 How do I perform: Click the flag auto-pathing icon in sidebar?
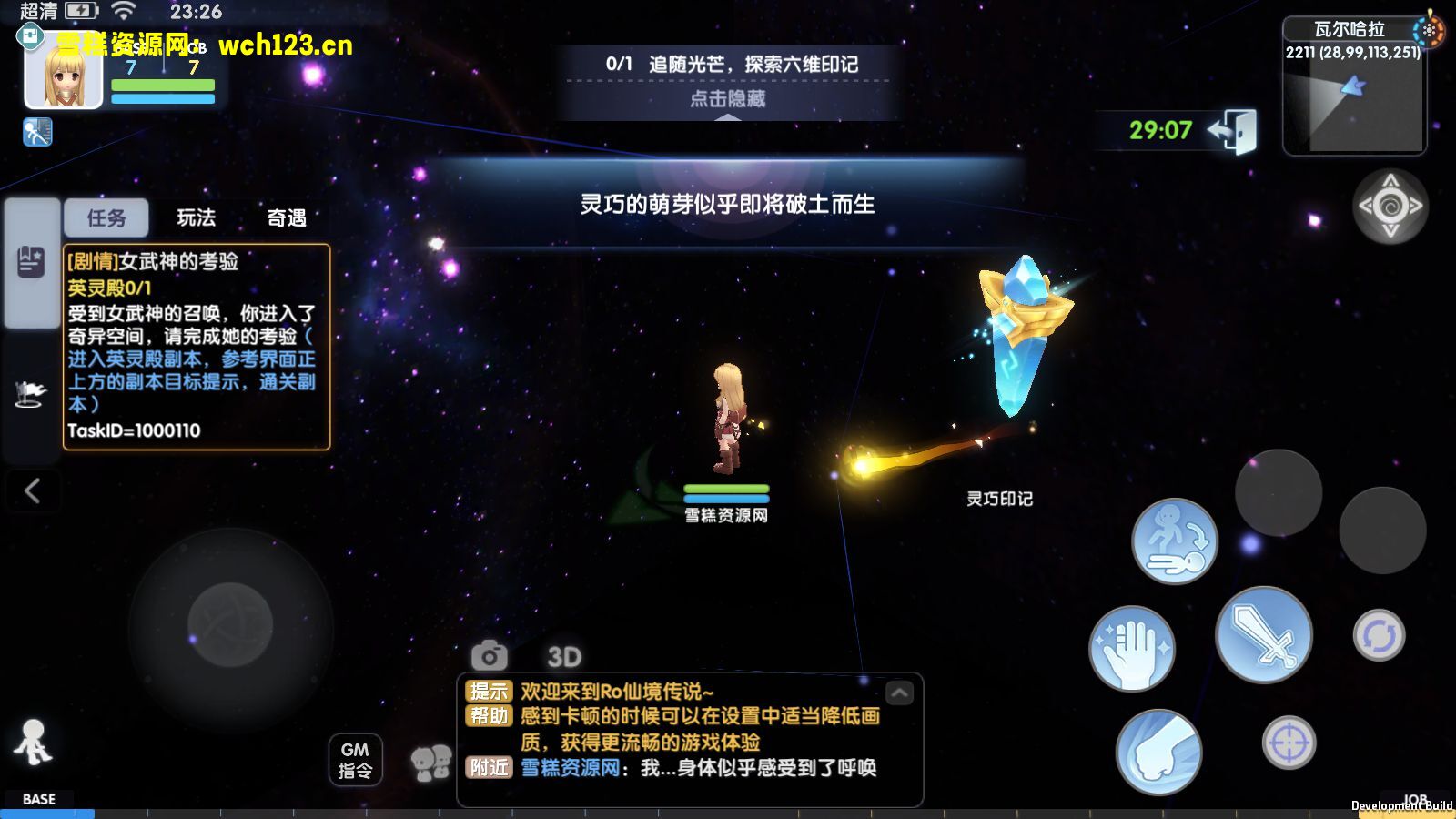pyautogui.click(x=32, y=391)
